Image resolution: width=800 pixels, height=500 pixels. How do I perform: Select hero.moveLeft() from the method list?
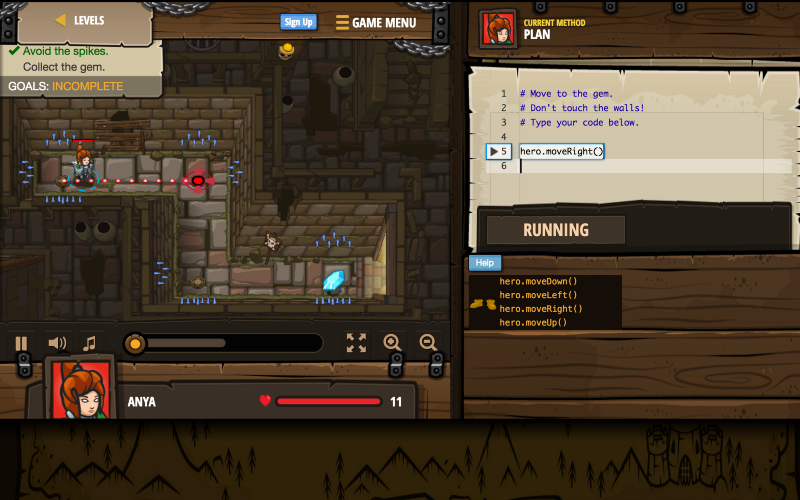click(x=538, y=295)
